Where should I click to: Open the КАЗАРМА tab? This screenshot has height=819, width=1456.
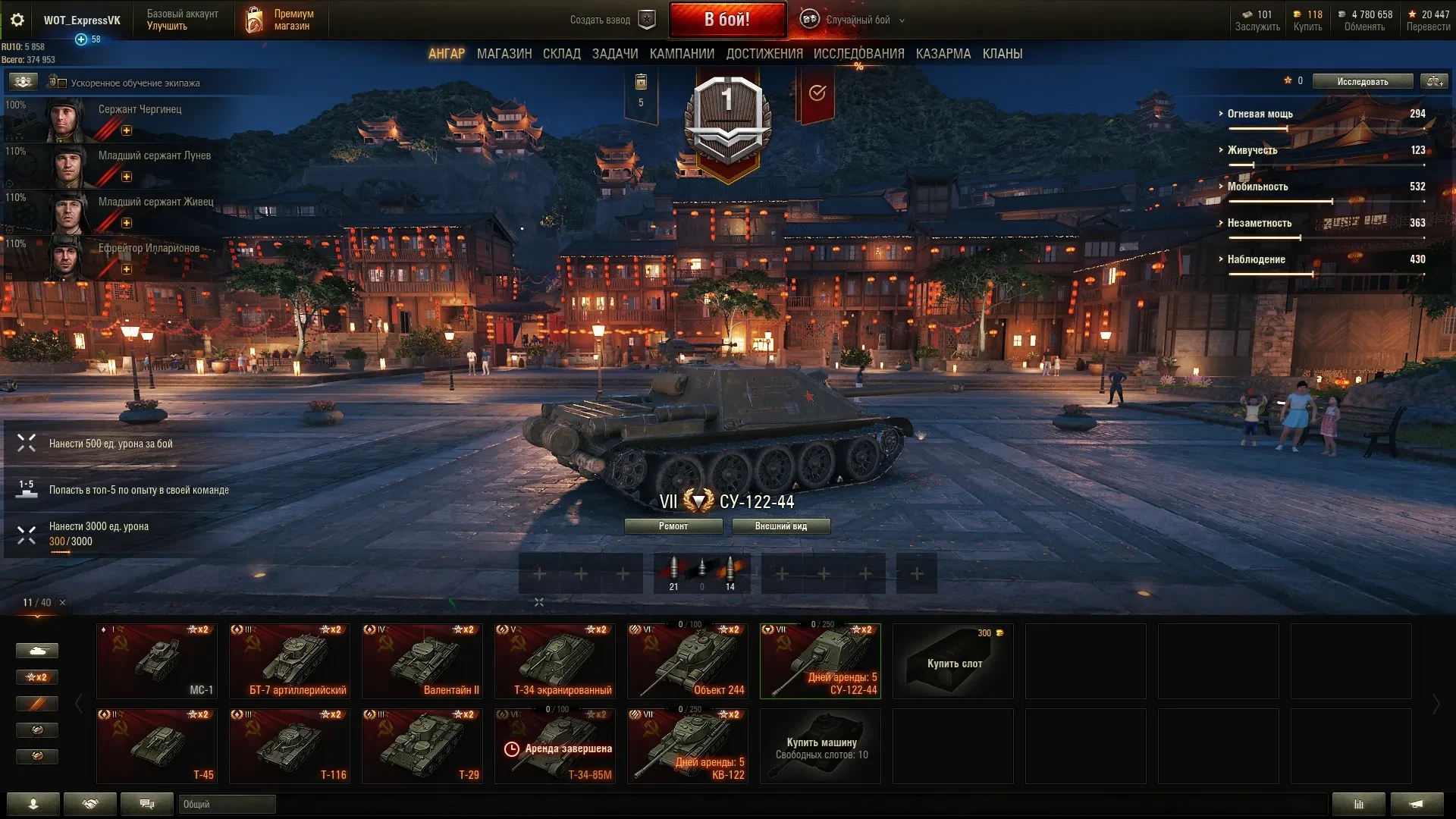943,54
